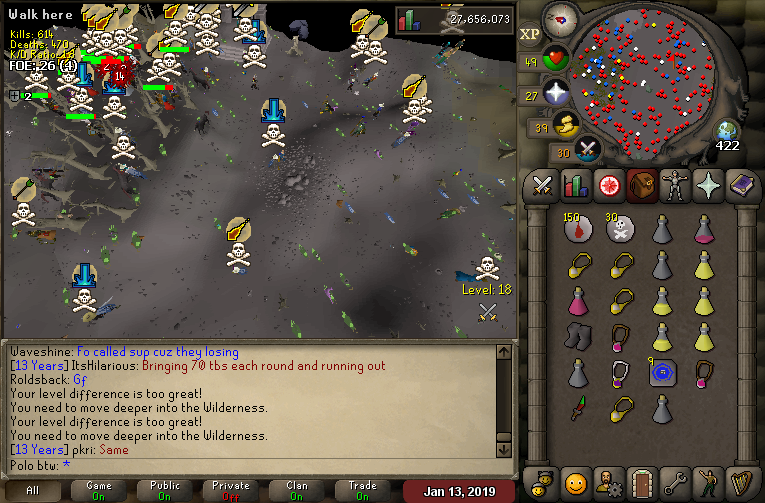Select the death rune stack of 30
Viewport: 765px width, 503px height.
[x=620, y=230]
